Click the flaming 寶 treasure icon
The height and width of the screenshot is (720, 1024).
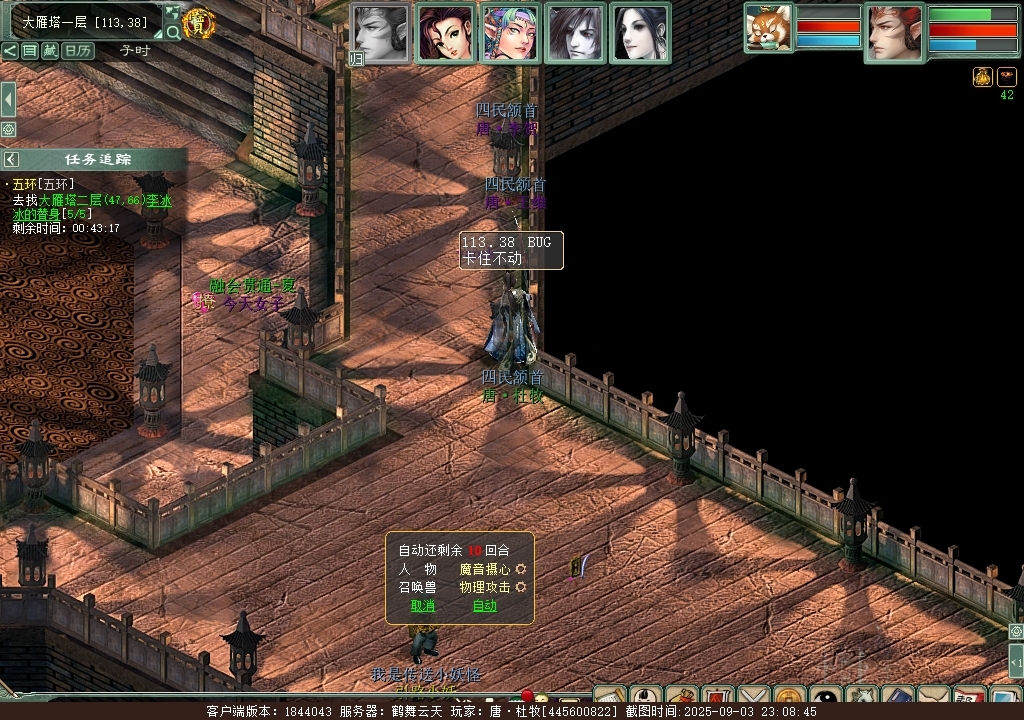tap(200, 23)
